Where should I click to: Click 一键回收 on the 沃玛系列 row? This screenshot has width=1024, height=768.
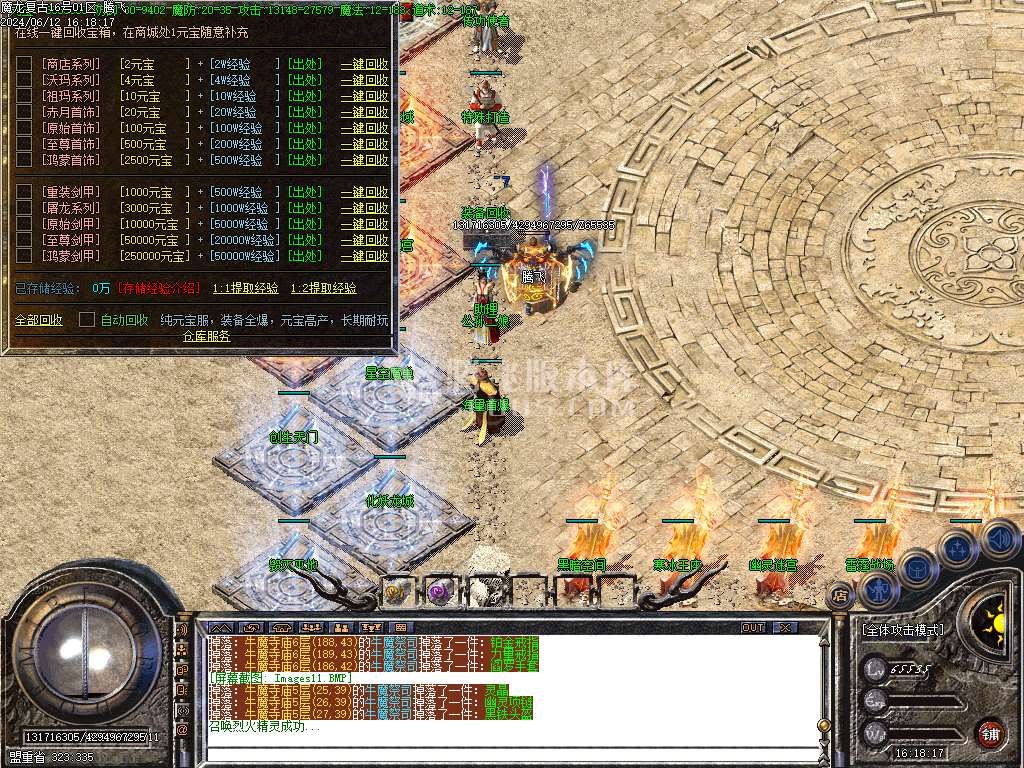[364, 80]
